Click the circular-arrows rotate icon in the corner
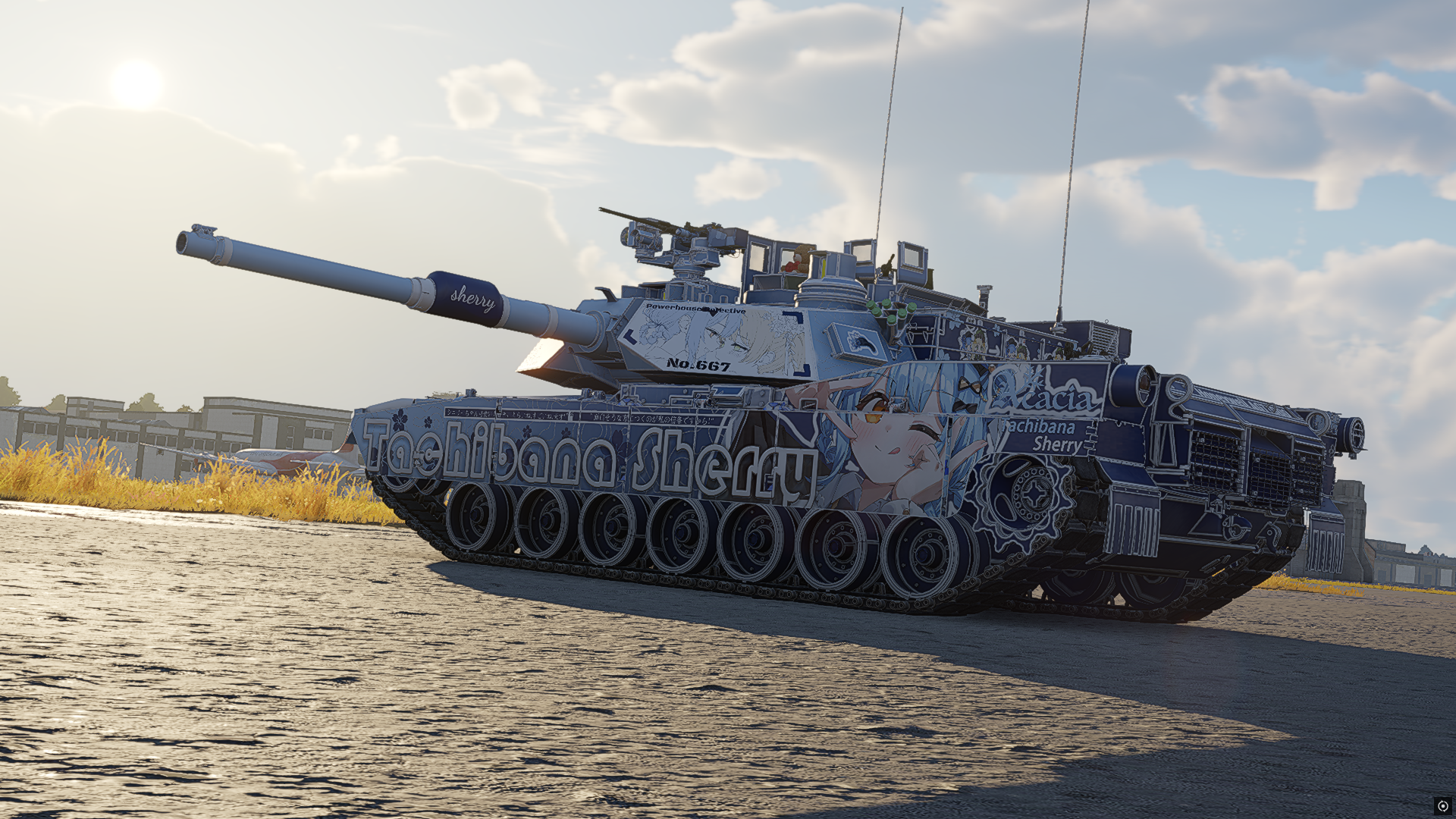 [x=1442, y=806]
